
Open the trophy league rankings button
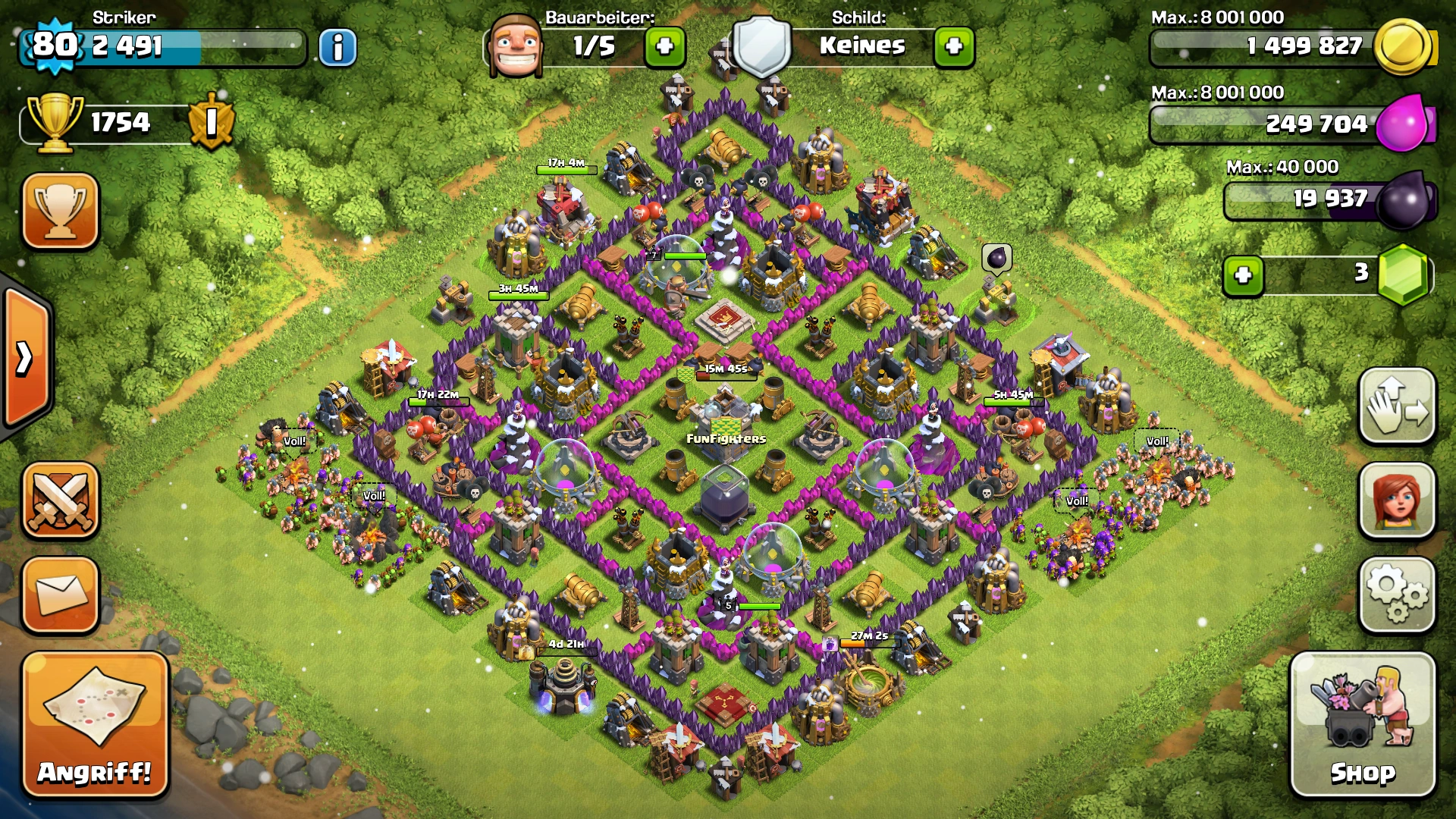tap(61, 211)
